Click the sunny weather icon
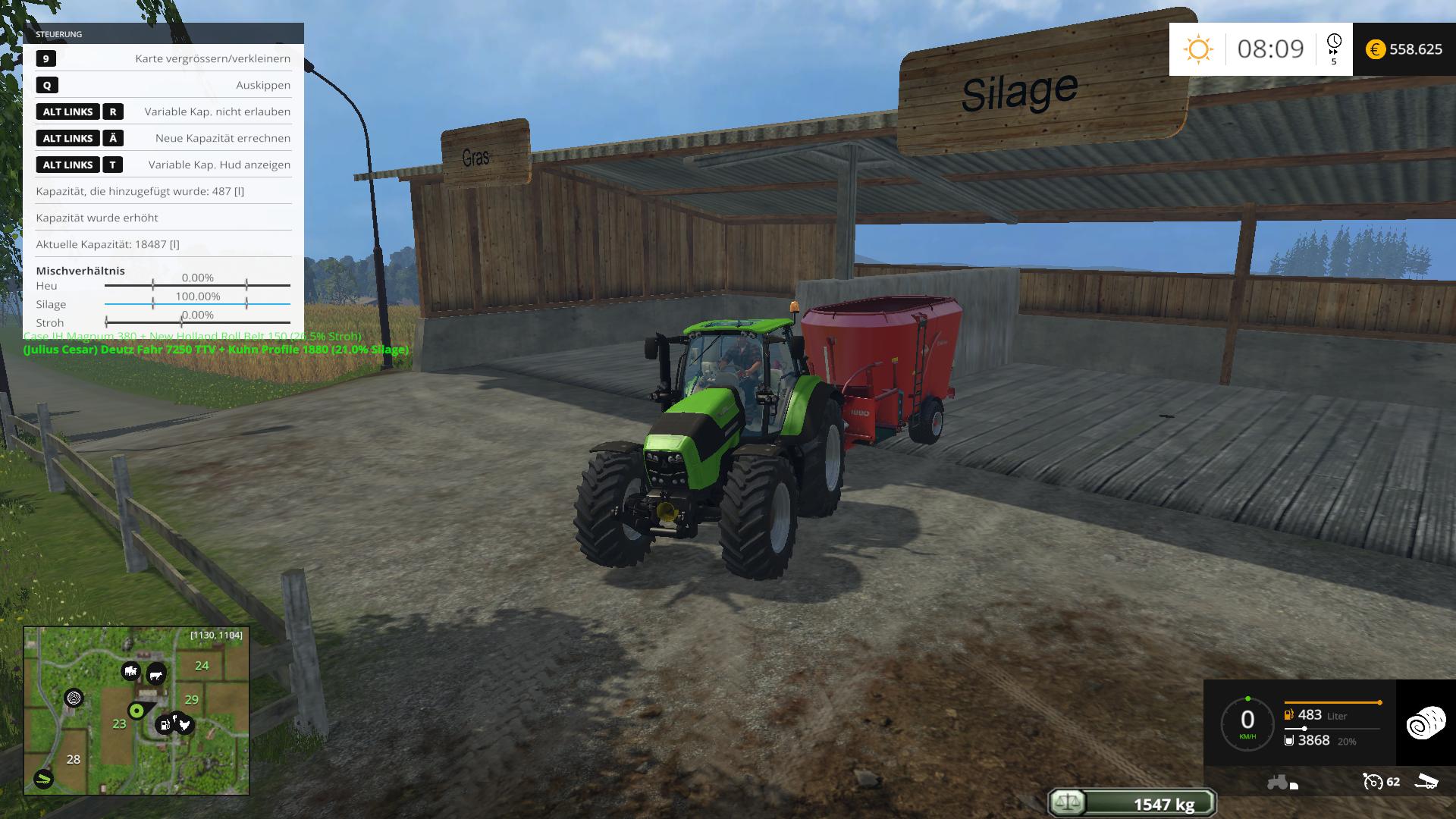1456x819 pixels. pos(1198,49)
